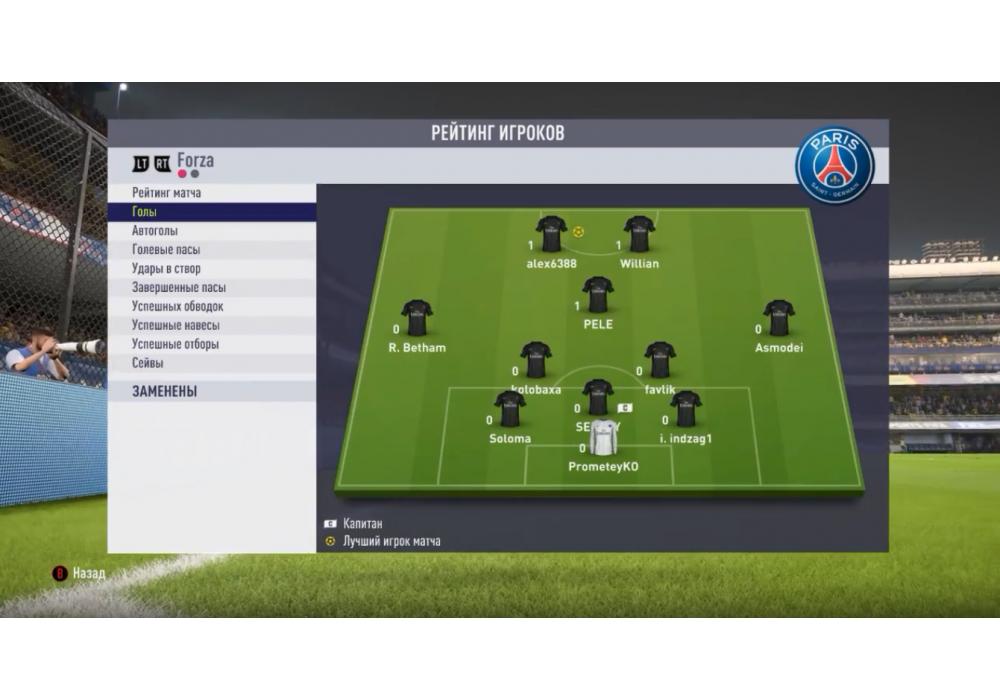This screenshot has width=1000, height=700.
Task: Choose the Голы stat entry
Action: (212, 212)
